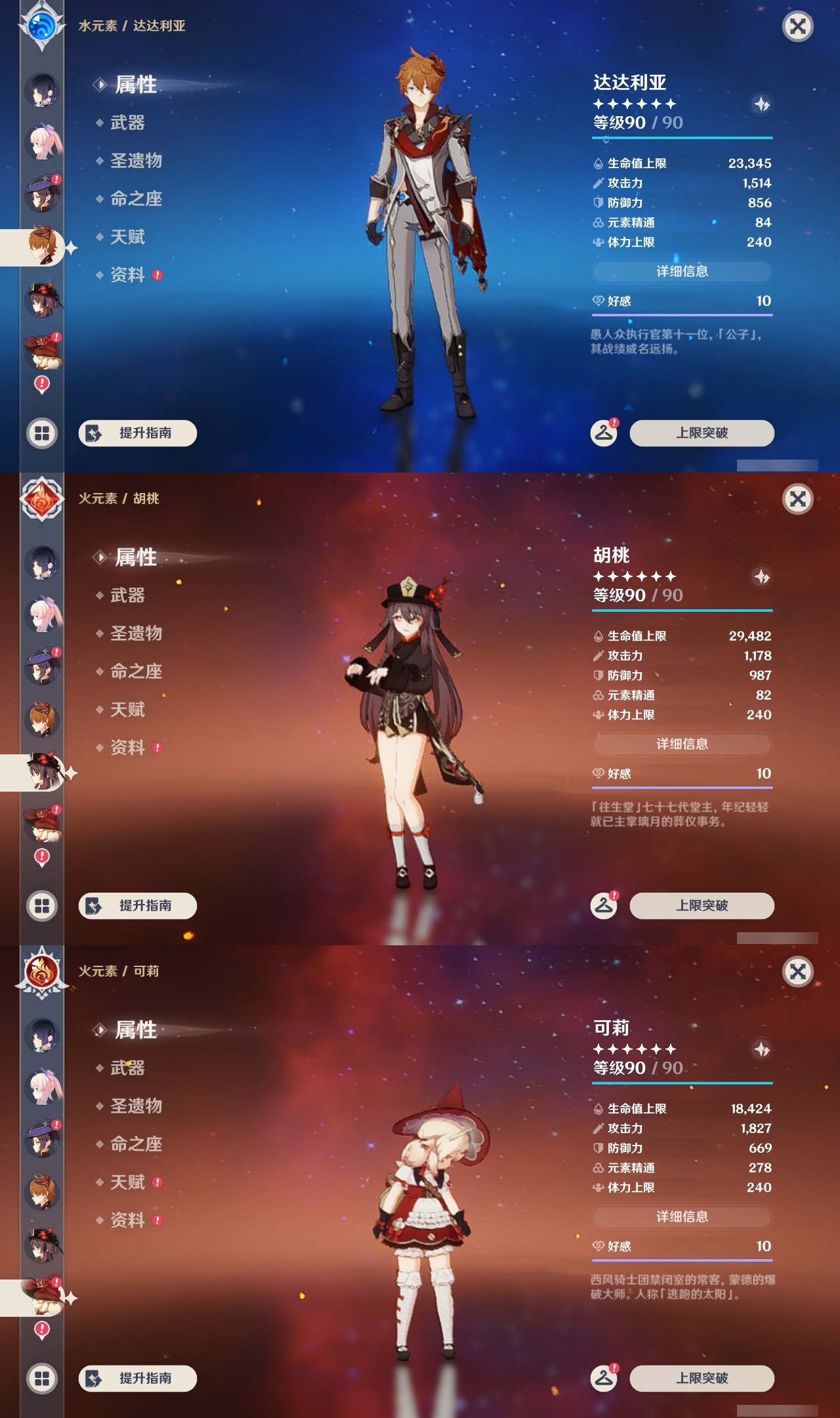840x1418 pixels.
Task: Click Klee's friendship level 好感 progress bar
Action: pos(682,1250)
